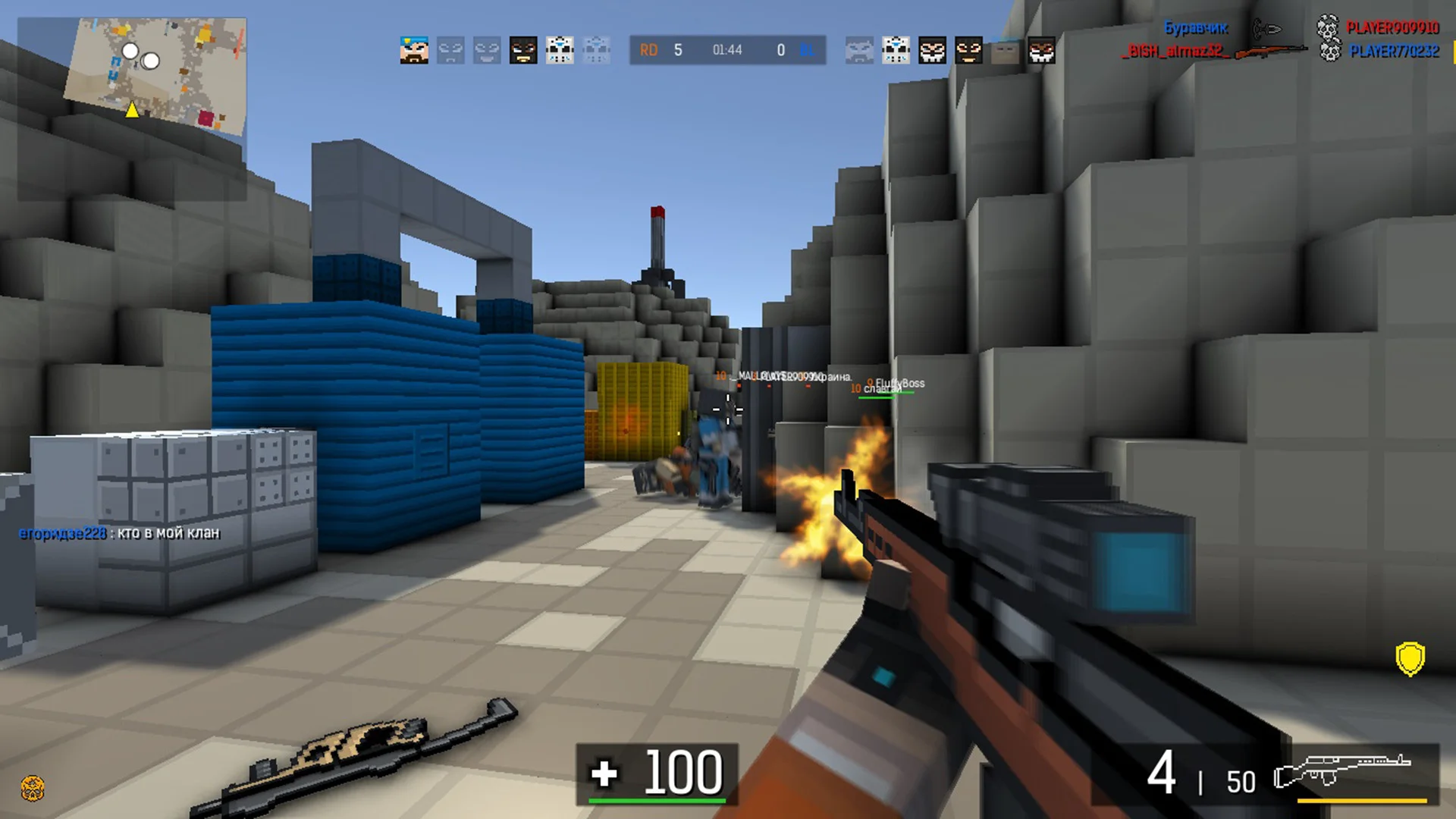Select the RD label on the scoreboard
This screenshot has width=1456, height=819.
[648, 51]
